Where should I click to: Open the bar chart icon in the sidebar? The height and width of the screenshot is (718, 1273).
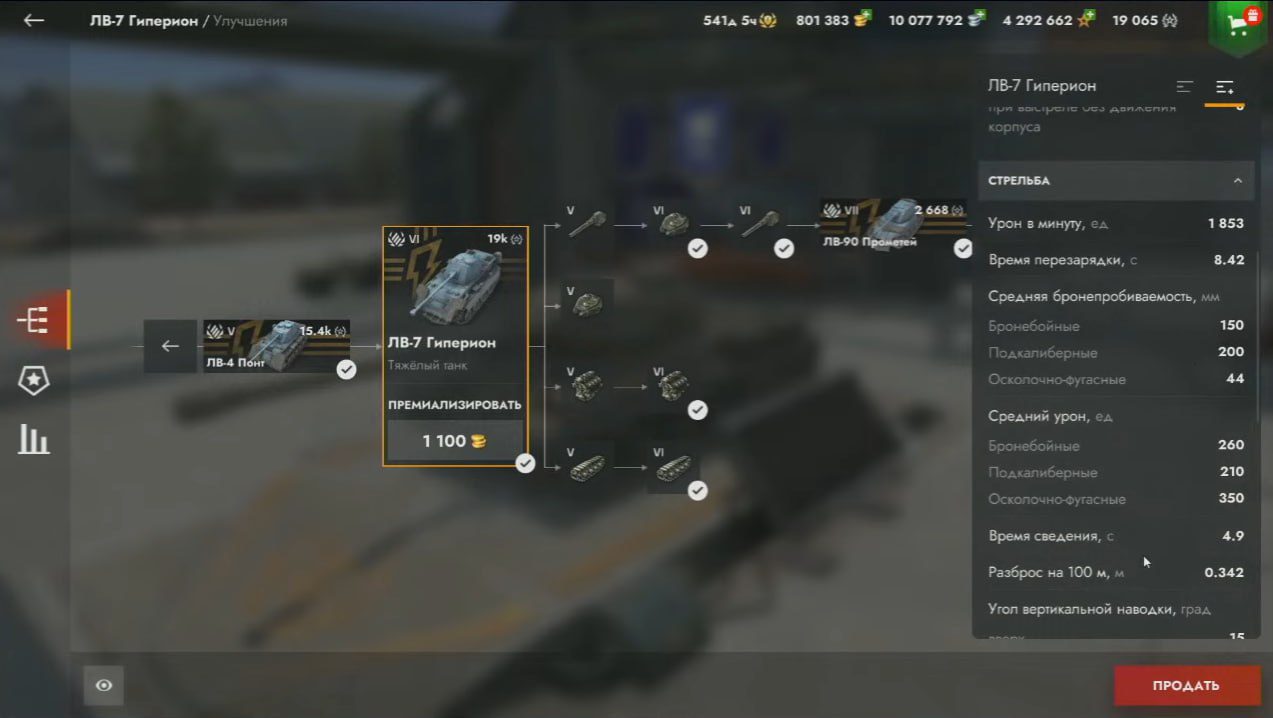coord(34,439)
